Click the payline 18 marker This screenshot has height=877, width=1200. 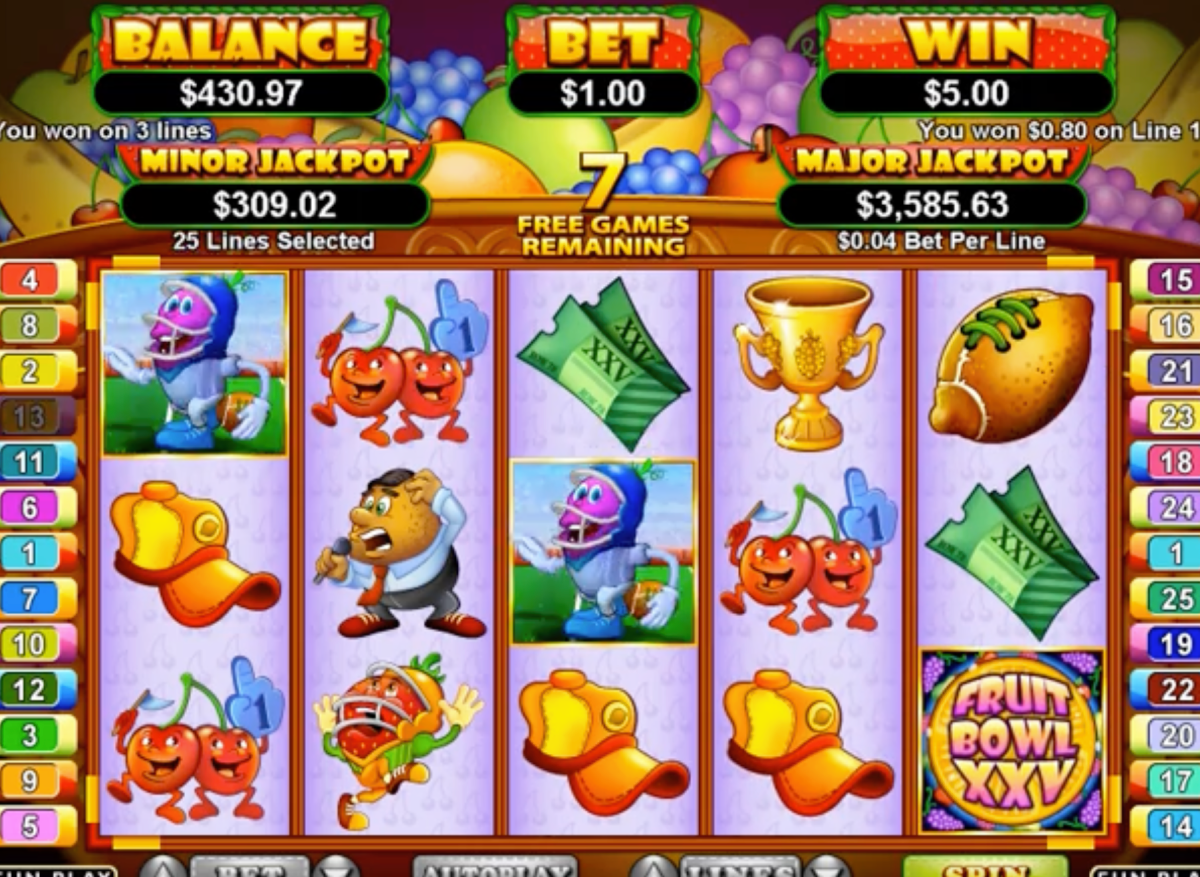[1166, 462]
